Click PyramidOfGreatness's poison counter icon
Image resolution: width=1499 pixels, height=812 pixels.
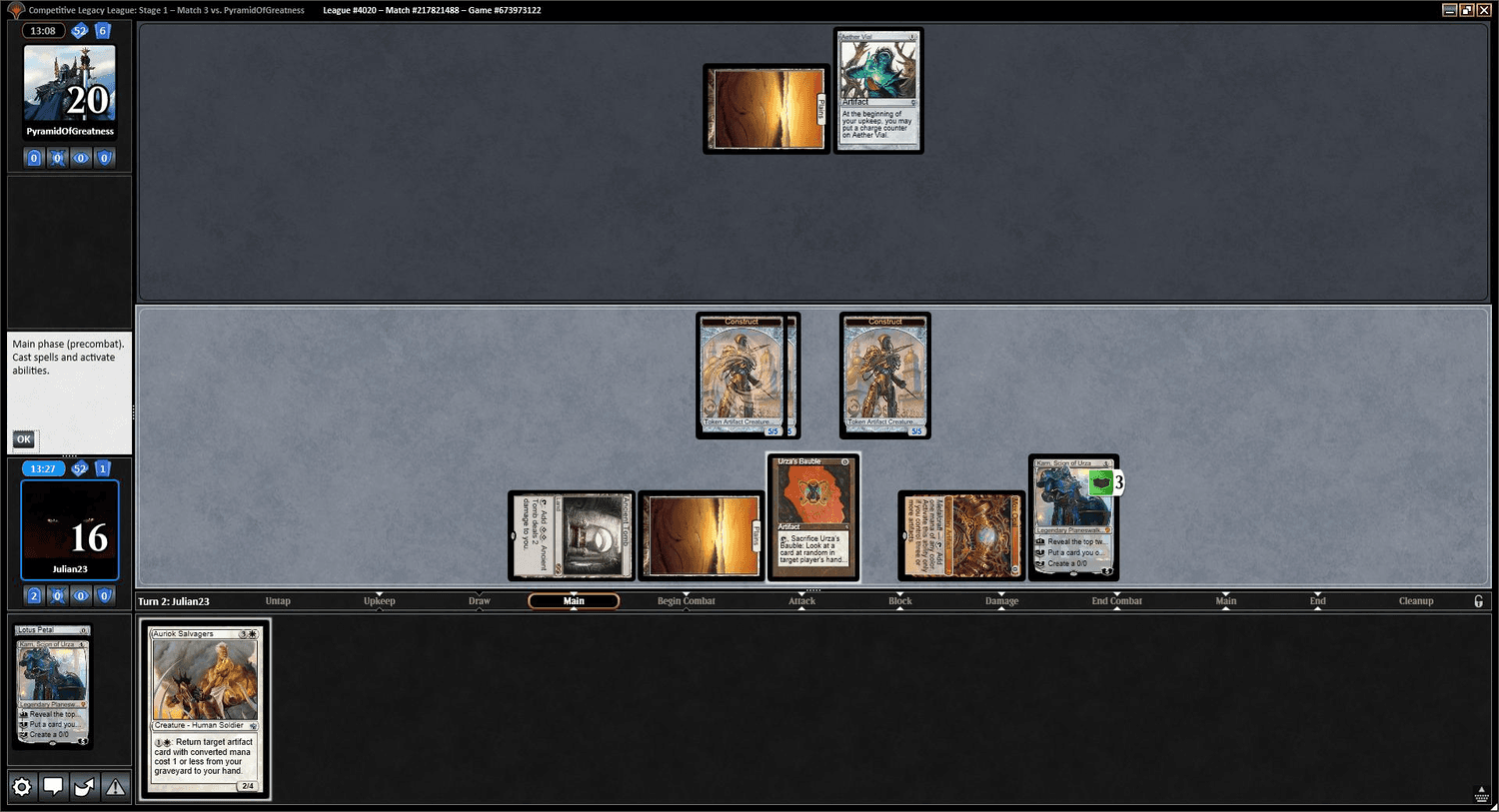(57, 157)
